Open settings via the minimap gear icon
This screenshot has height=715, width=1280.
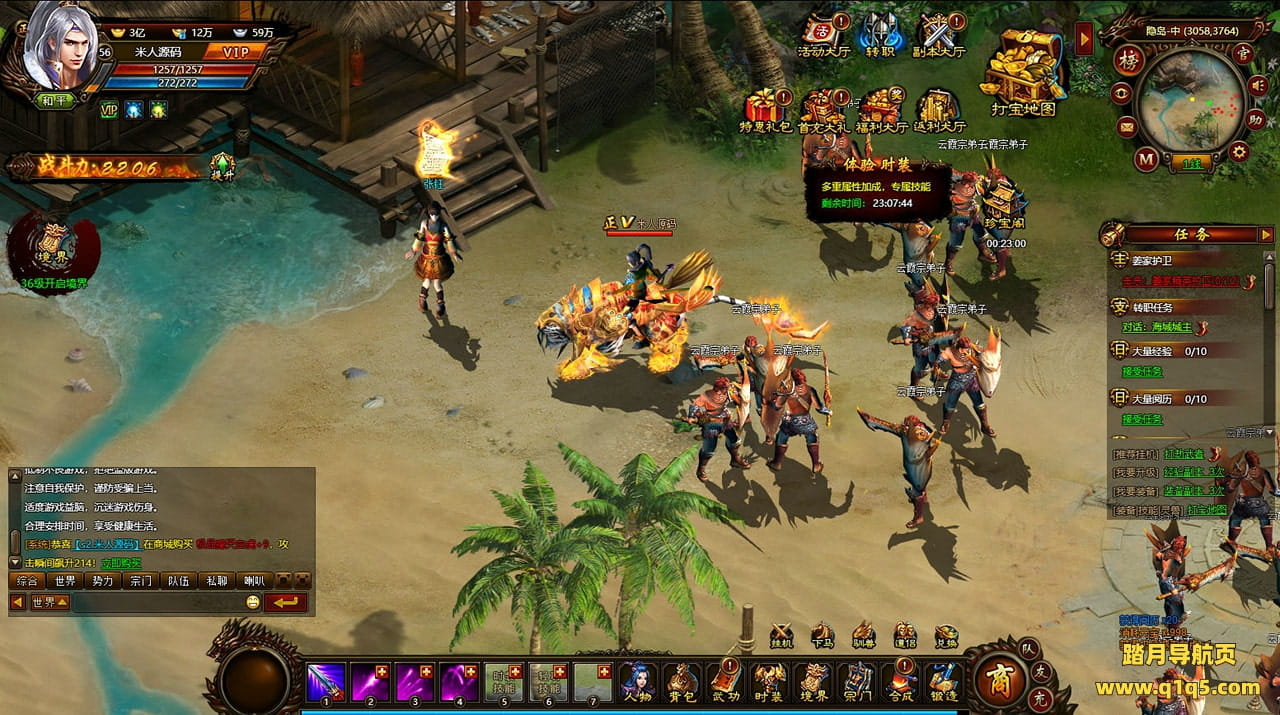[x=1239, y=152]
